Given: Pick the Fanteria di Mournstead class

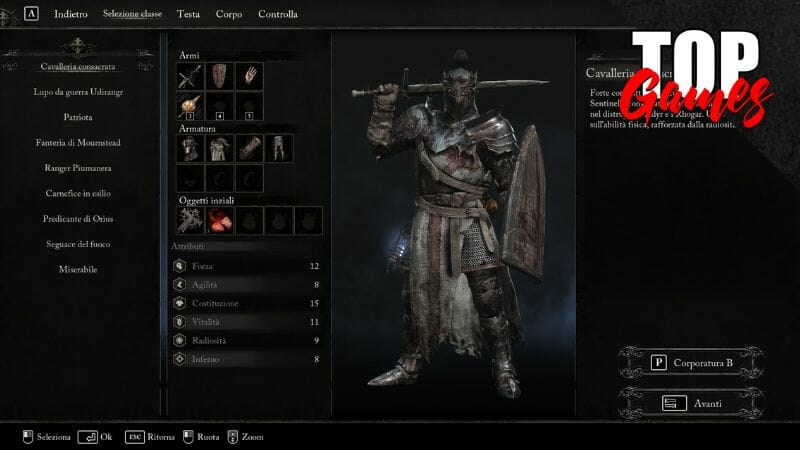Looking at the screenshot, I should click(x=78, y=143).
